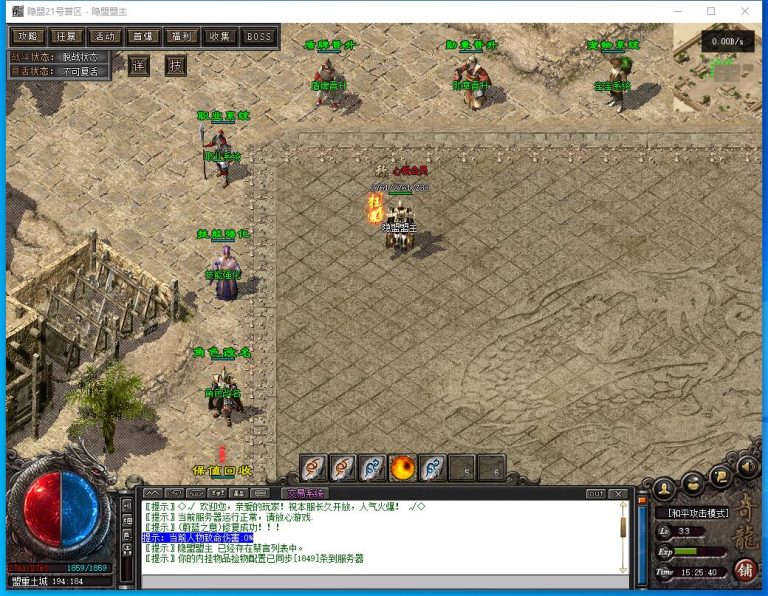Open the 技 skills button

176,66
